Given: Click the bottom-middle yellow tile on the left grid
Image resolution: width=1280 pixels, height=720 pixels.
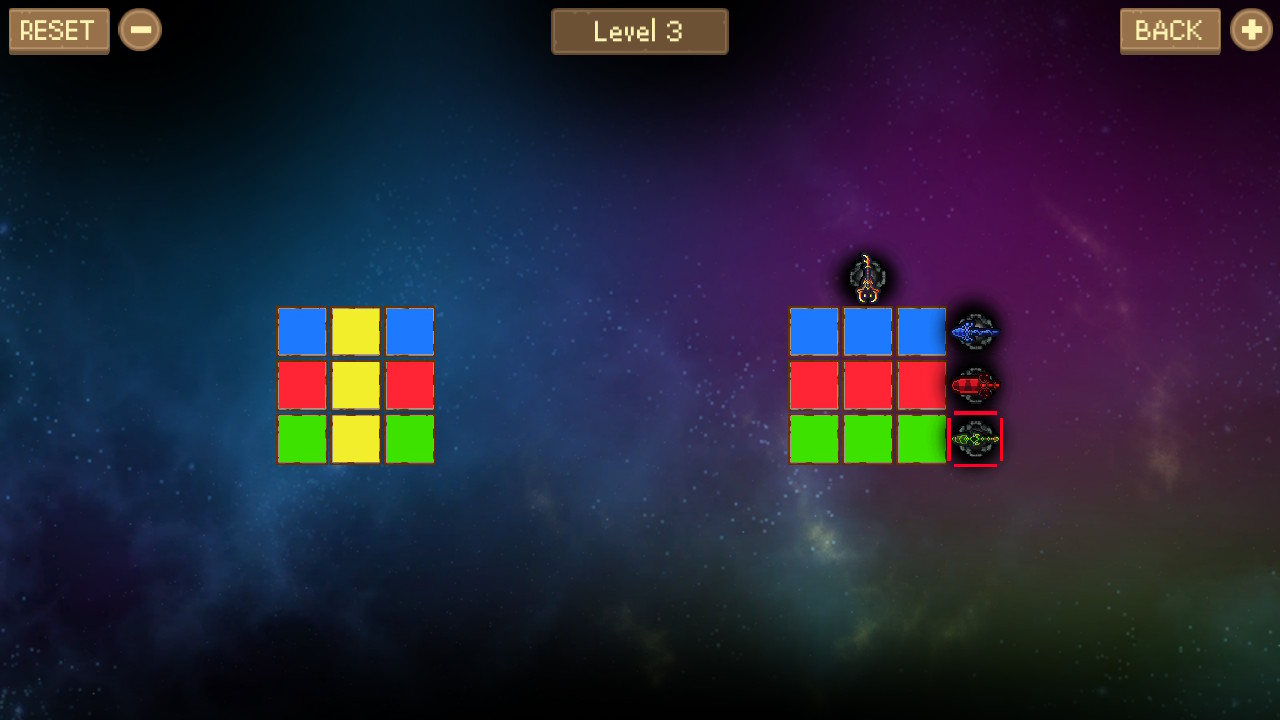Looking at the screenshot, I should click(x=355, y=438).
